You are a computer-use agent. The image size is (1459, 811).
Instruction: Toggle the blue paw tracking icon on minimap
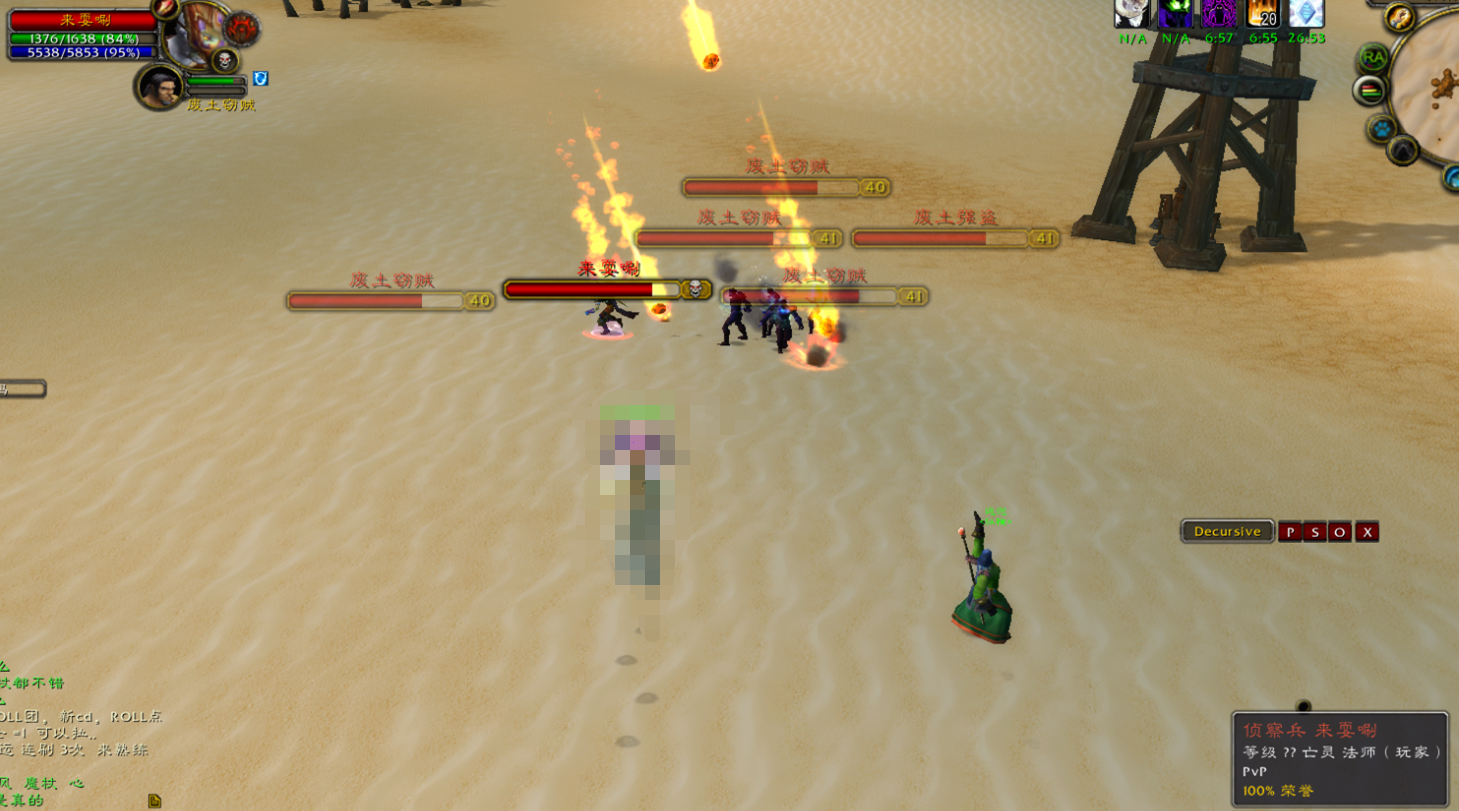[x=1381, y=128]
